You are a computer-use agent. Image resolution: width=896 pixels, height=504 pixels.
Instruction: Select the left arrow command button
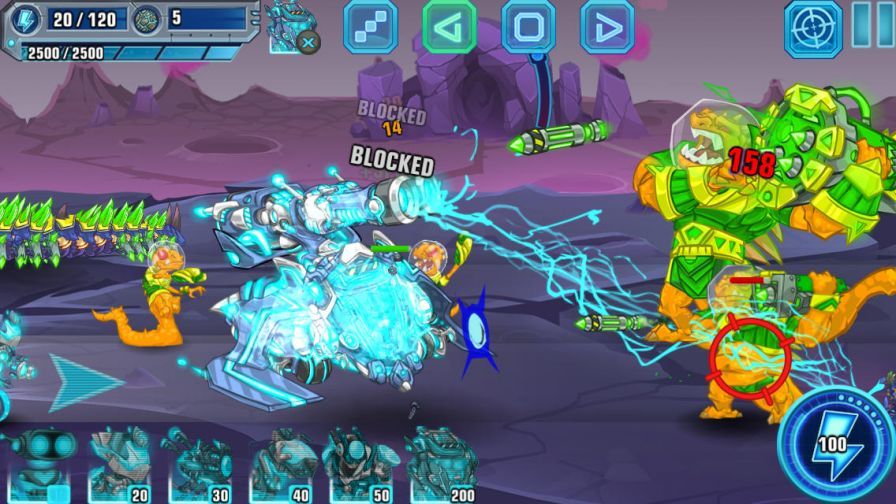(449, 26)
